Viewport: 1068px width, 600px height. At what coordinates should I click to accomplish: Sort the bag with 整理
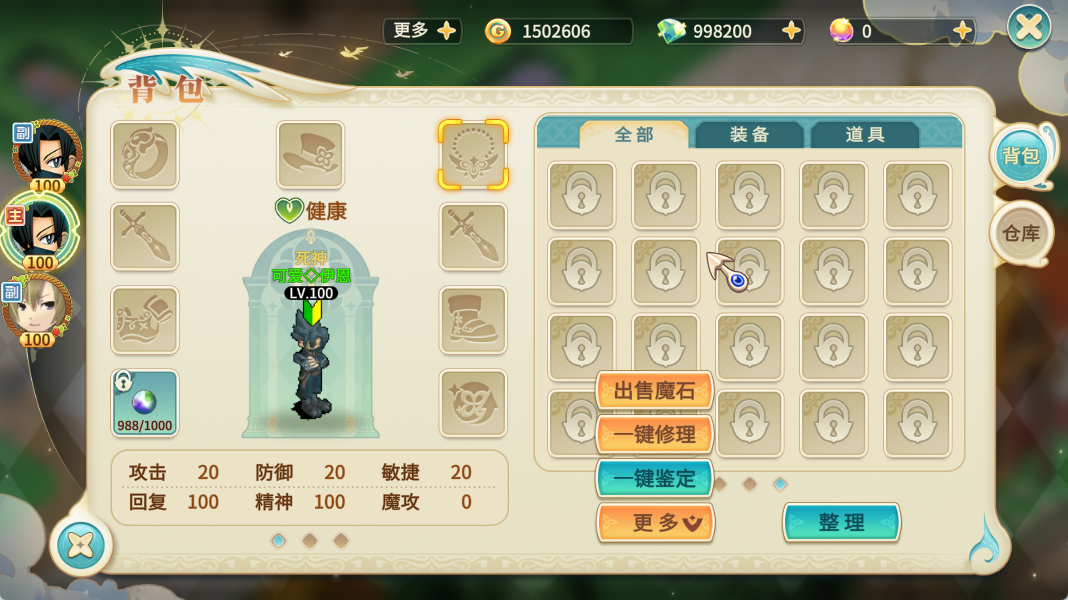tap(841, 522)
